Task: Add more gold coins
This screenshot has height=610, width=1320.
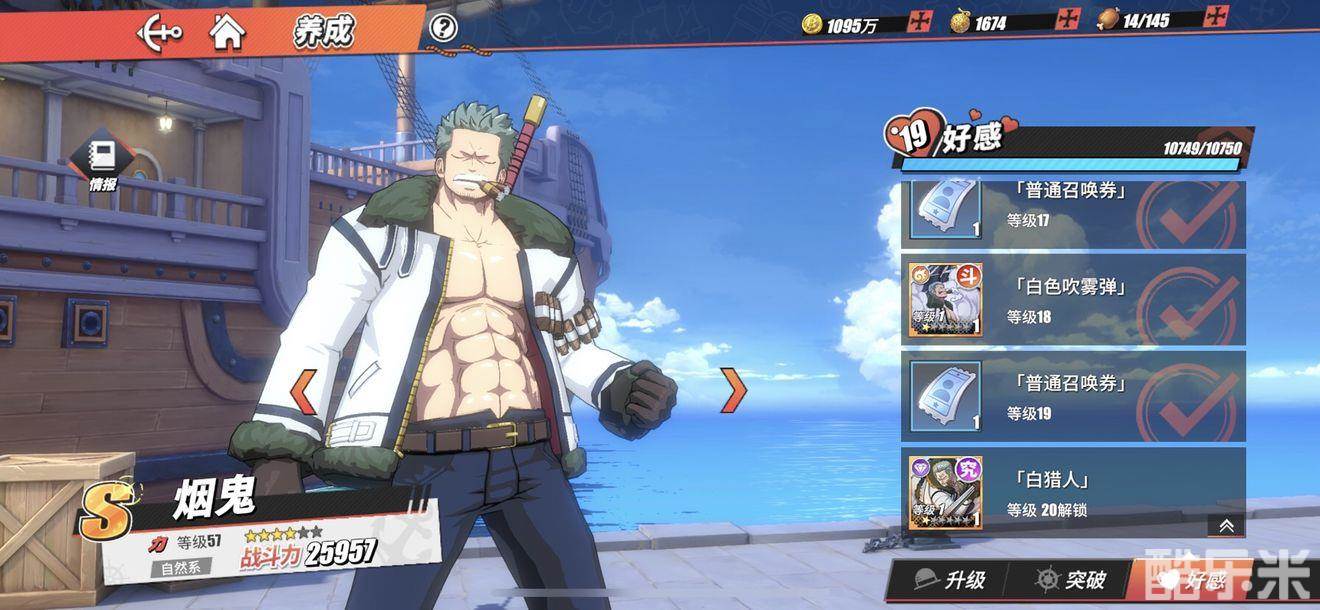Action: tap(920, 22)
